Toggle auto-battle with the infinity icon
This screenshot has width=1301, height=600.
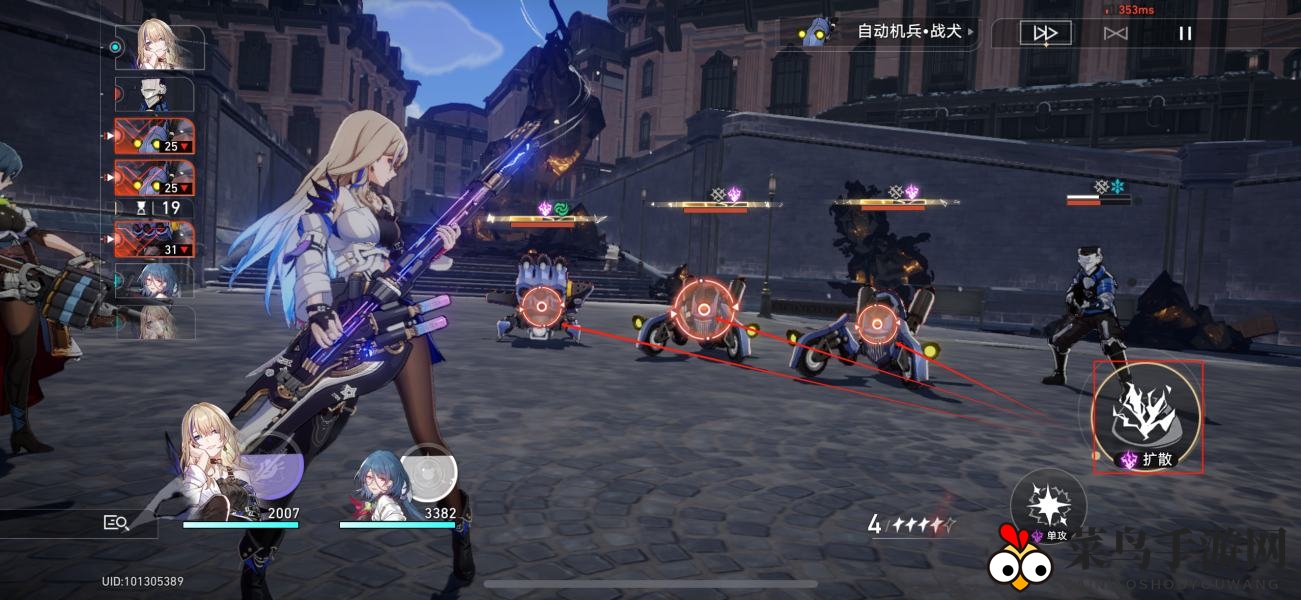(x=1115, y=33)
